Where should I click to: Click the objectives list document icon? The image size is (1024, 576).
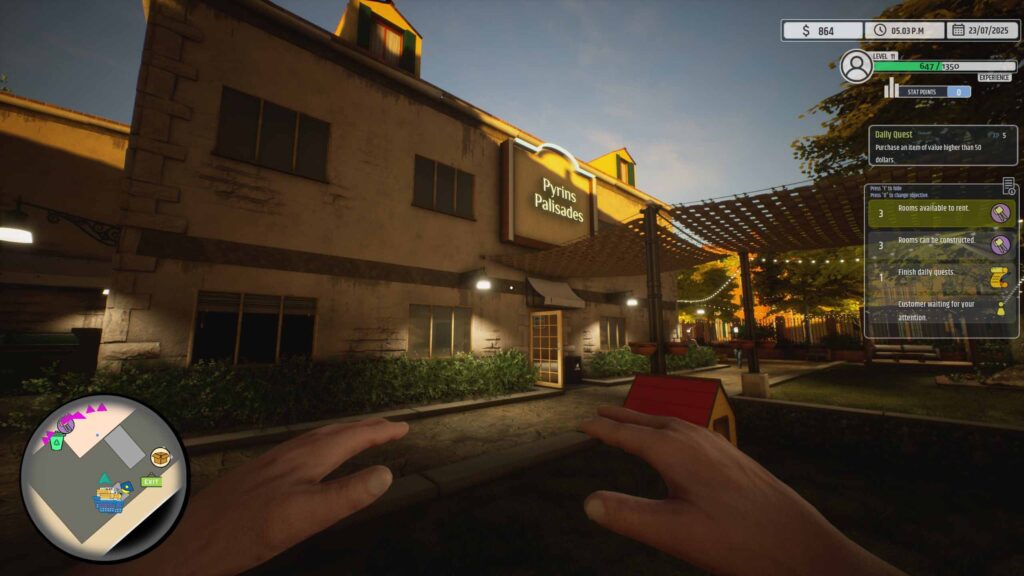pos(1009,186)
